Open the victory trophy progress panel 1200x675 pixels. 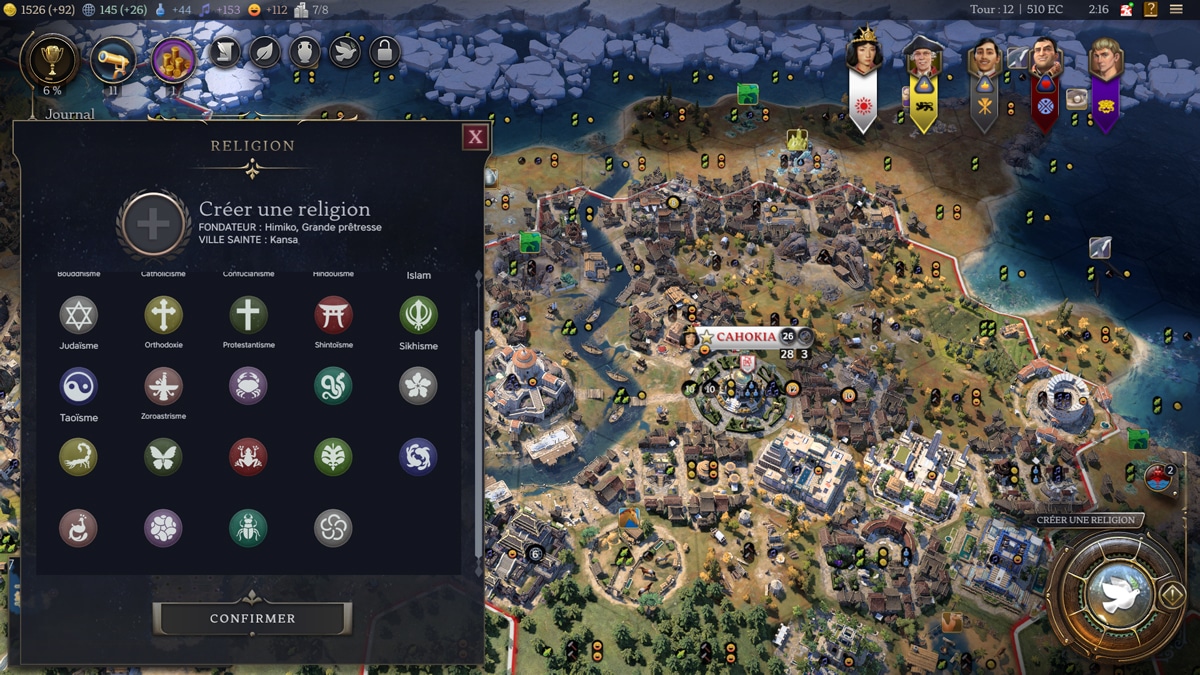tap(51, 61)
